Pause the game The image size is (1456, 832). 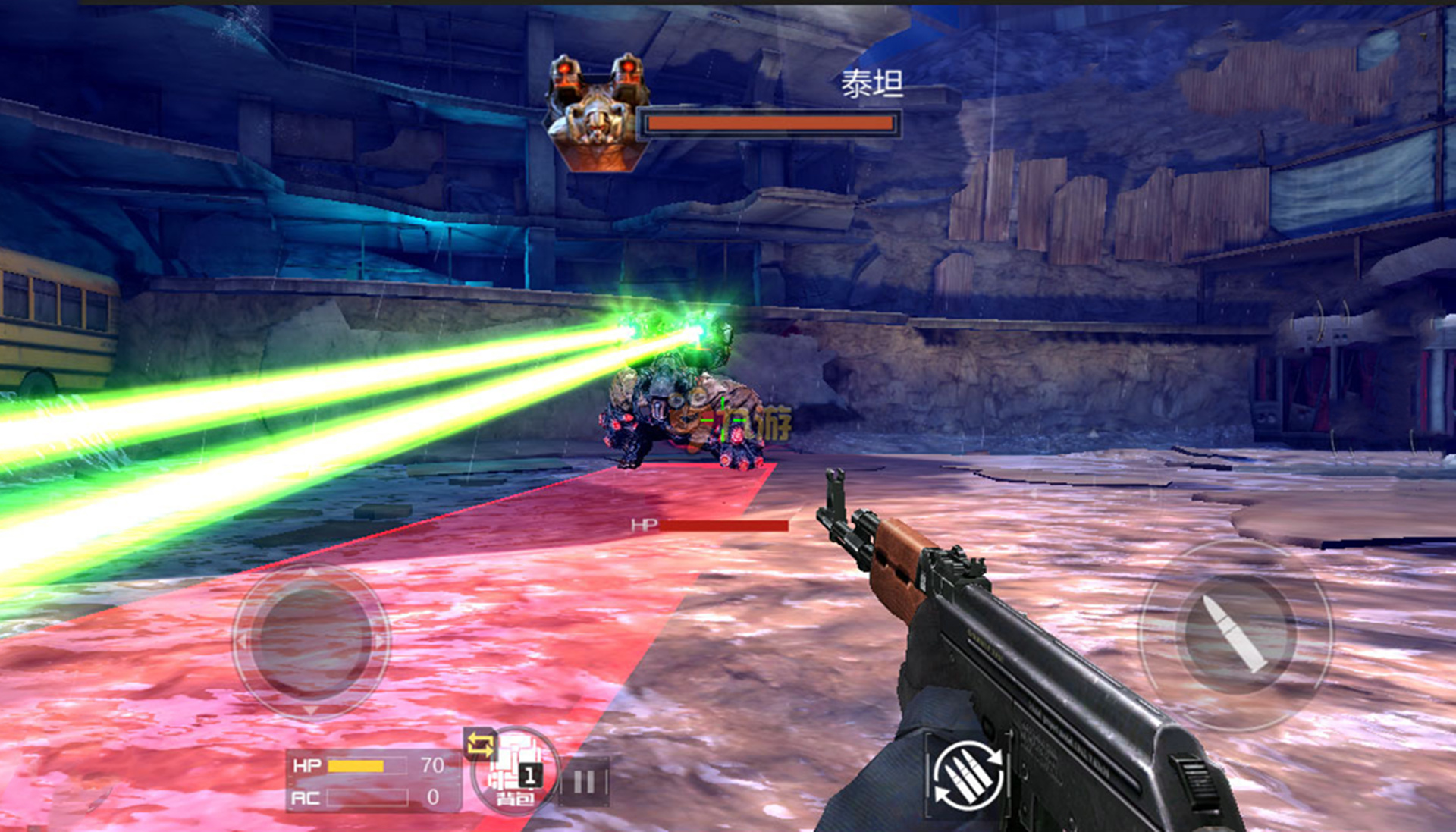(x=584, y=781)
